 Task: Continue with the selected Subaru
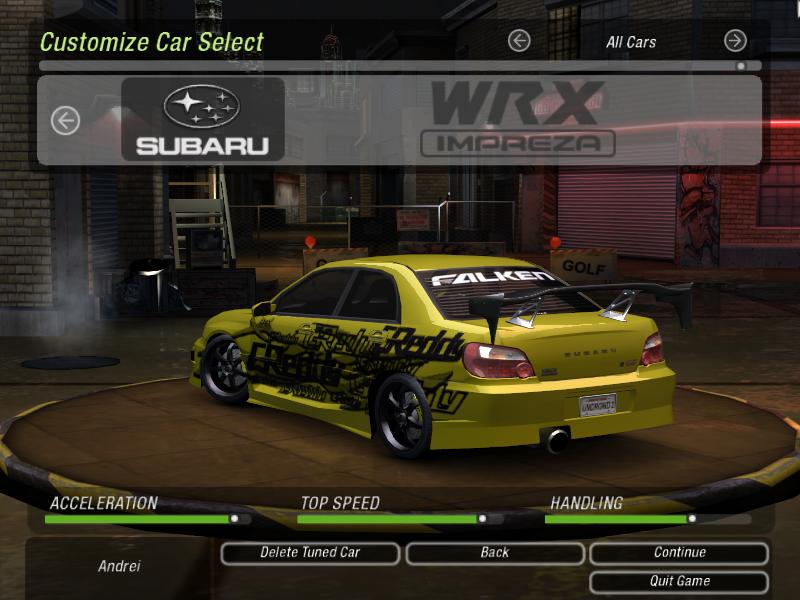(x=679, y=553)
